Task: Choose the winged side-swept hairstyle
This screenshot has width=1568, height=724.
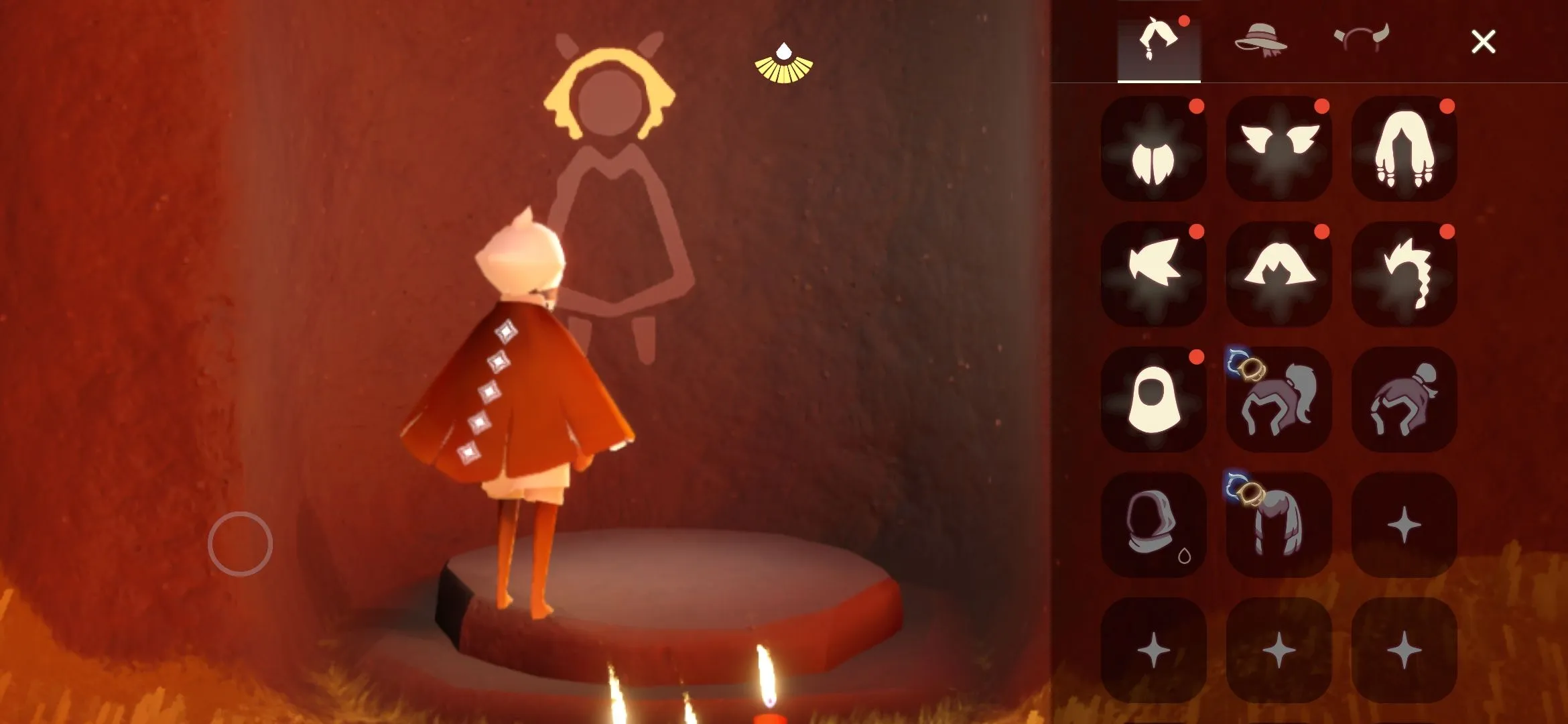Action: click(x=1279, y=149)
